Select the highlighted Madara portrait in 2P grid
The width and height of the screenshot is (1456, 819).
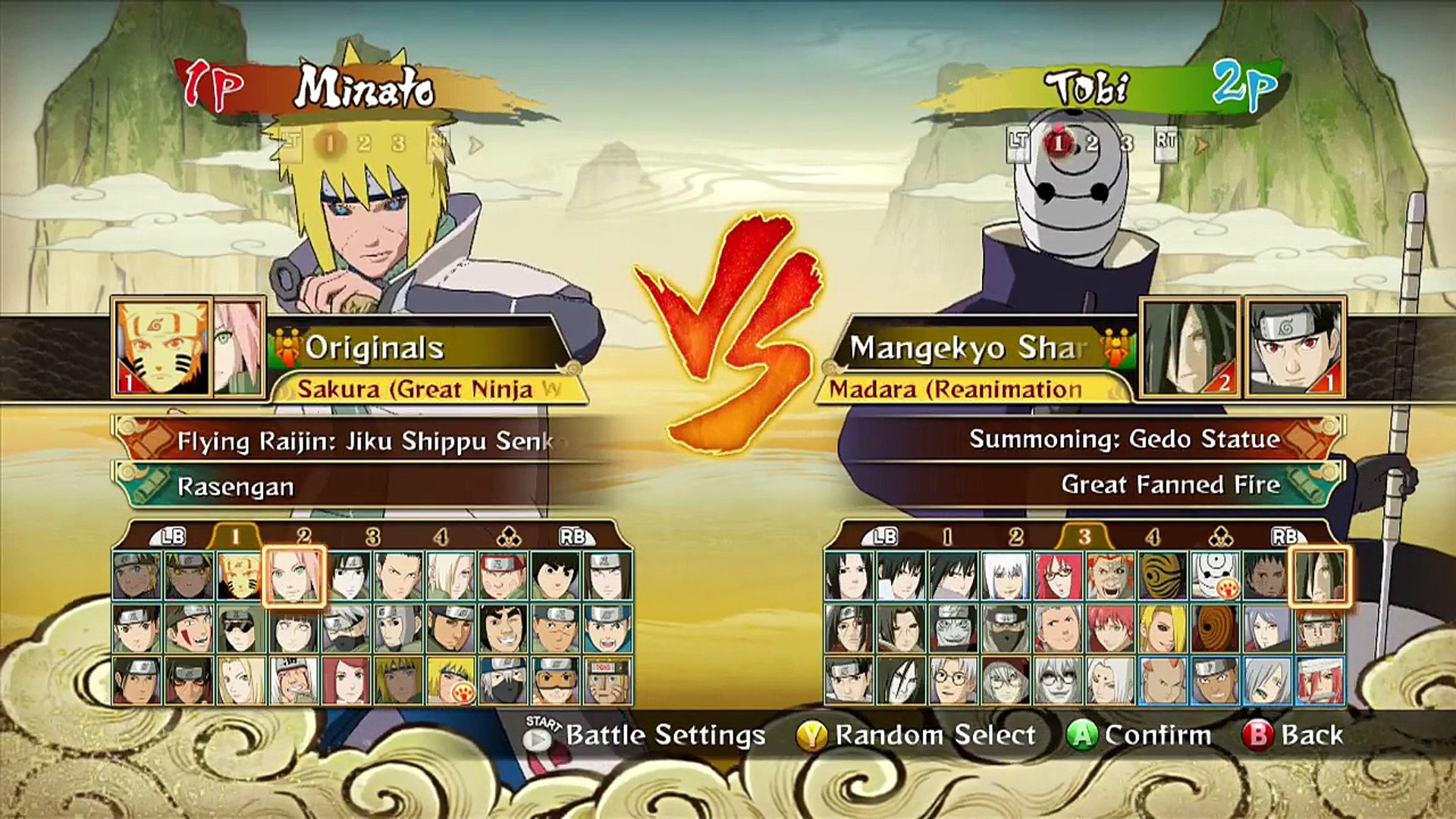(x=1319, y=576)
